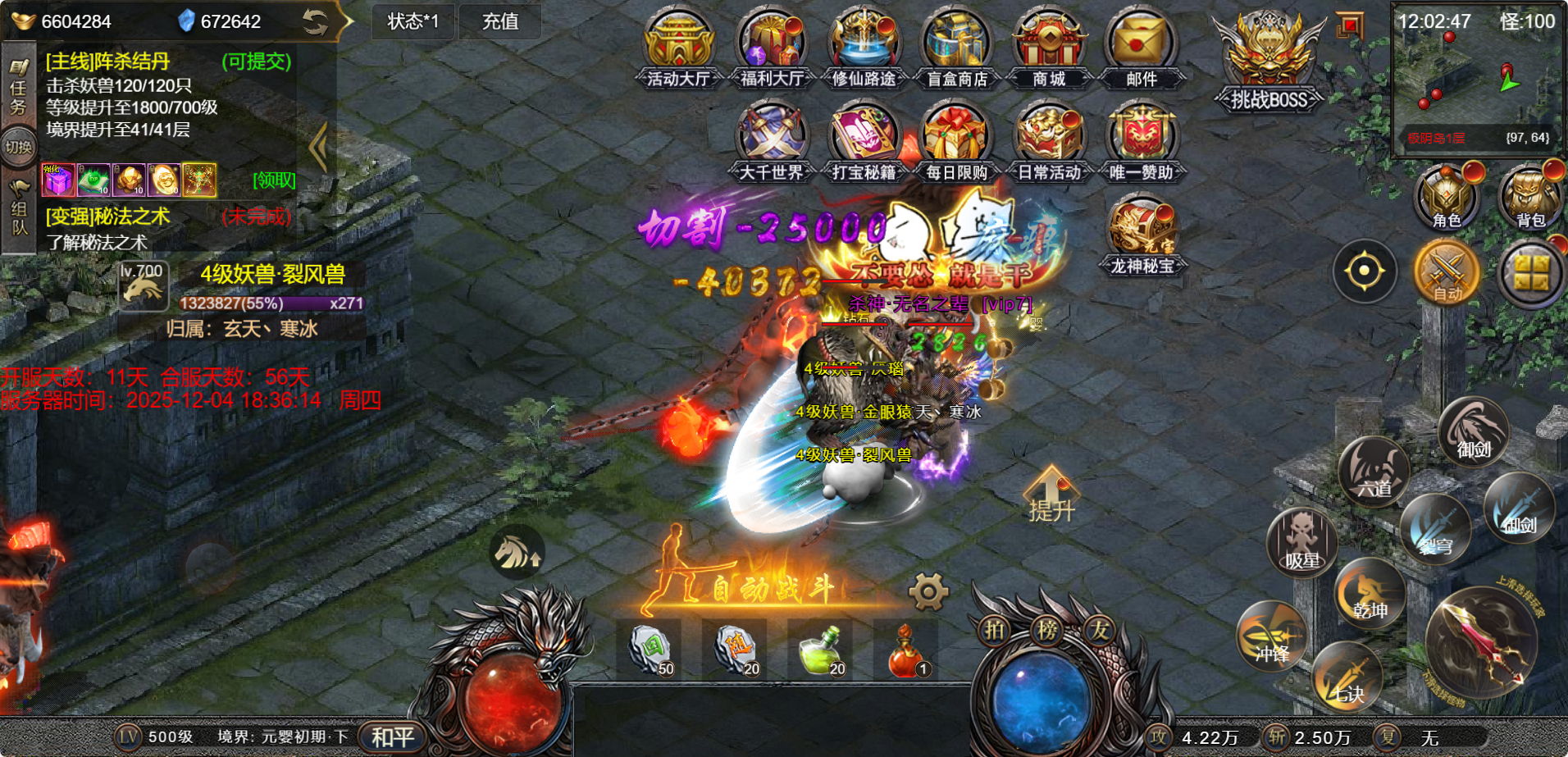
Task: Open the 状态*1 status button
Action: tap(413, 21)
